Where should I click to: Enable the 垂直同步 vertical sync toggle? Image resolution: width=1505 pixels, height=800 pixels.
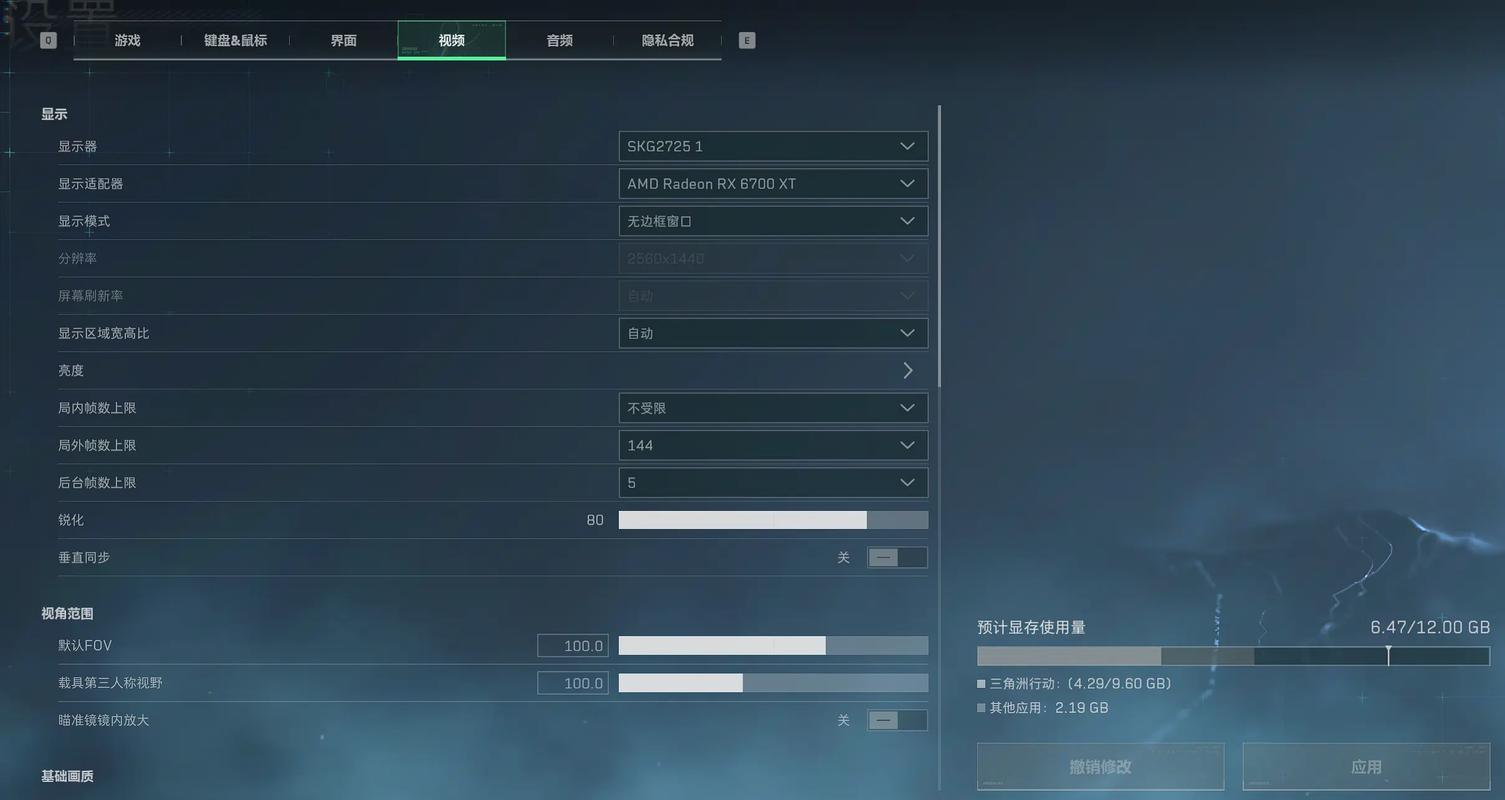[x=897, y=557]
